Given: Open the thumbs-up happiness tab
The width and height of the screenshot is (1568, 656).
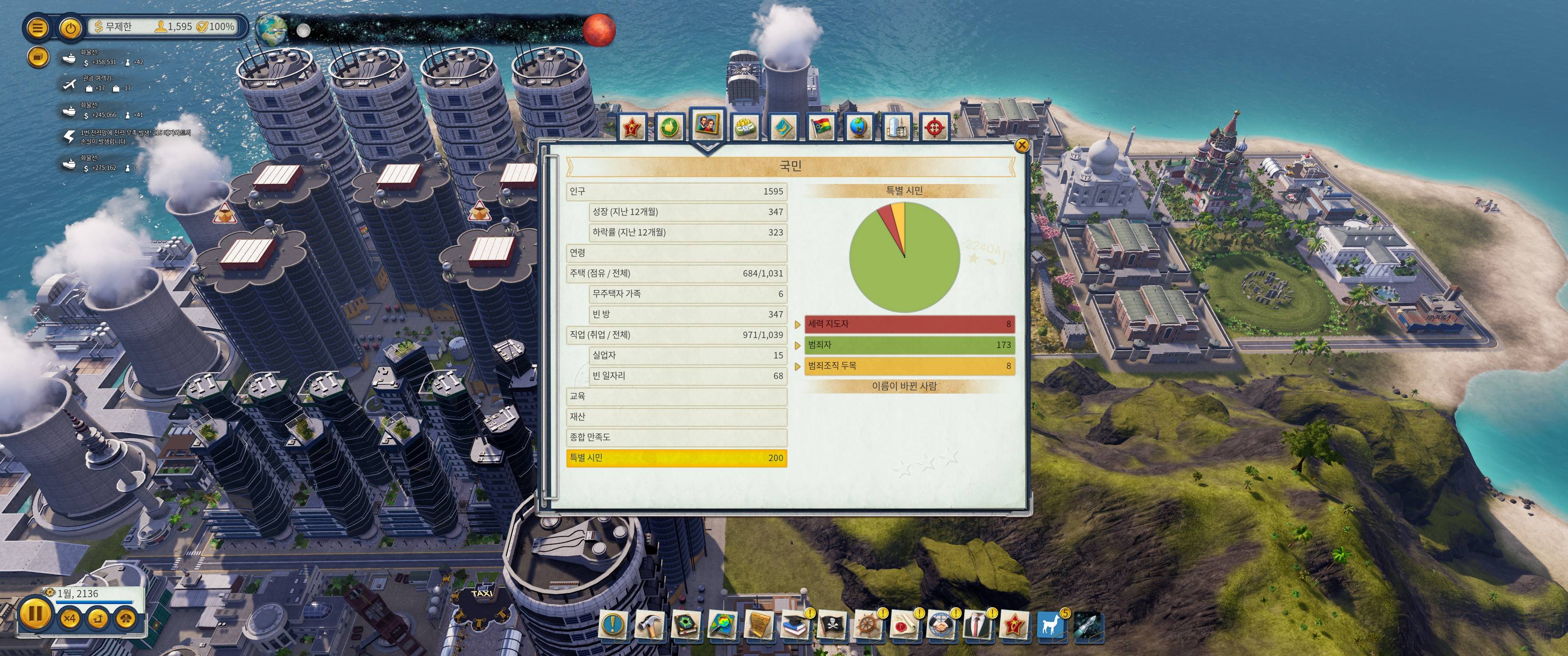Looking at the screenshot, I should coord(669,127).
